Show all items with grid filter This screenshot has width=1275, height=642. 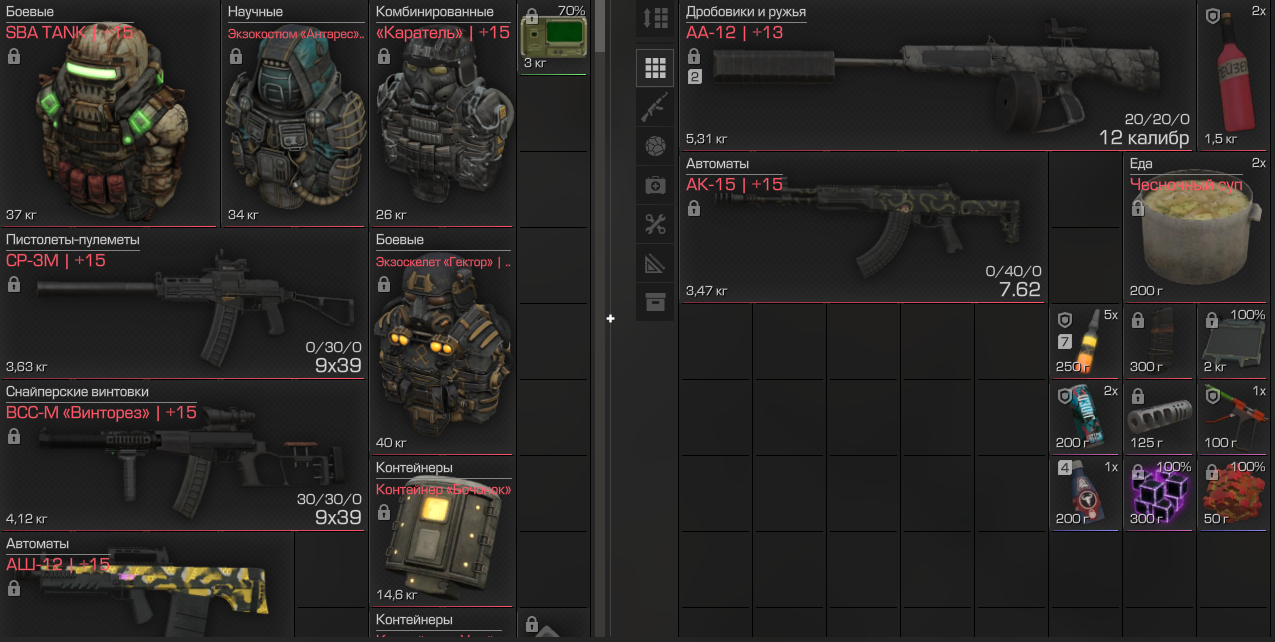point(655,67)
